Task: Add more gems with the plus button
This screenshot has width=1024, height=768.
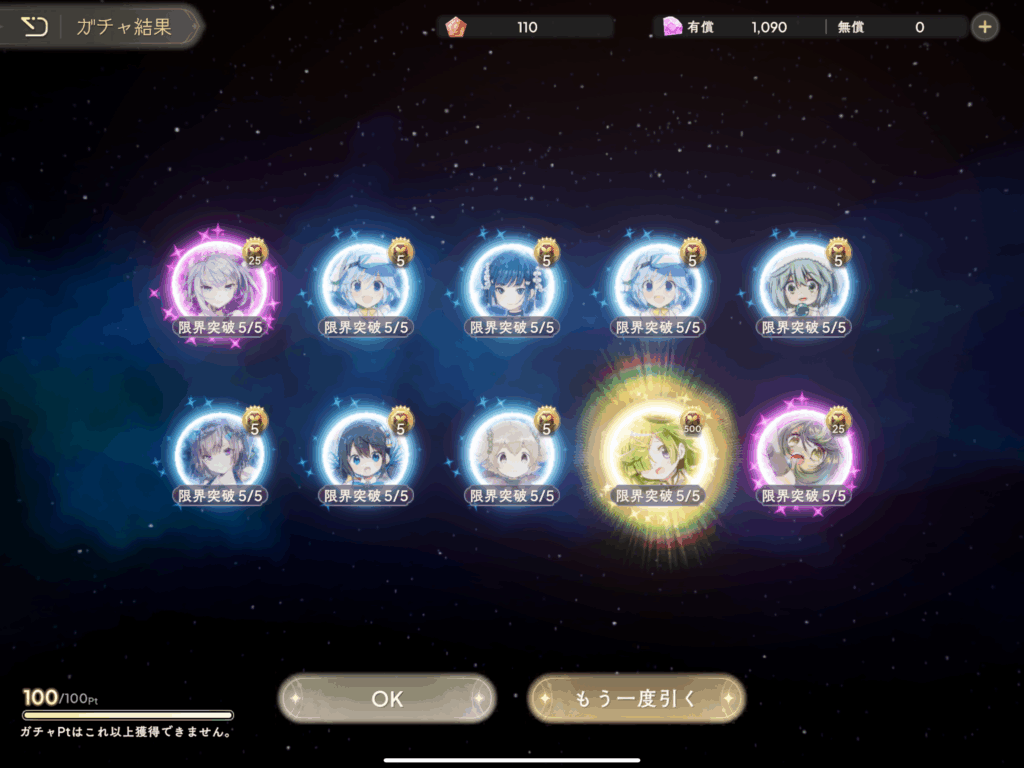Action: pos(985,27)
